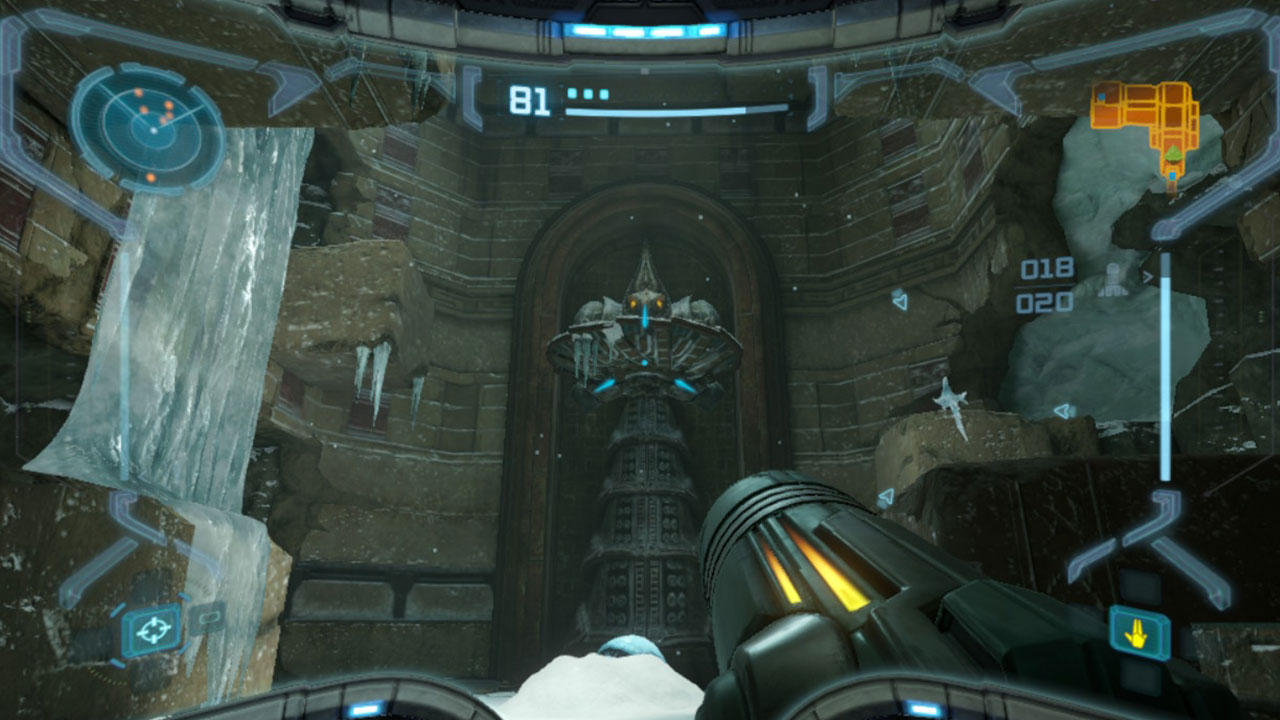1280x720 pixels.
Task: Select the missile launcher icon
Action: (1113, 280)
